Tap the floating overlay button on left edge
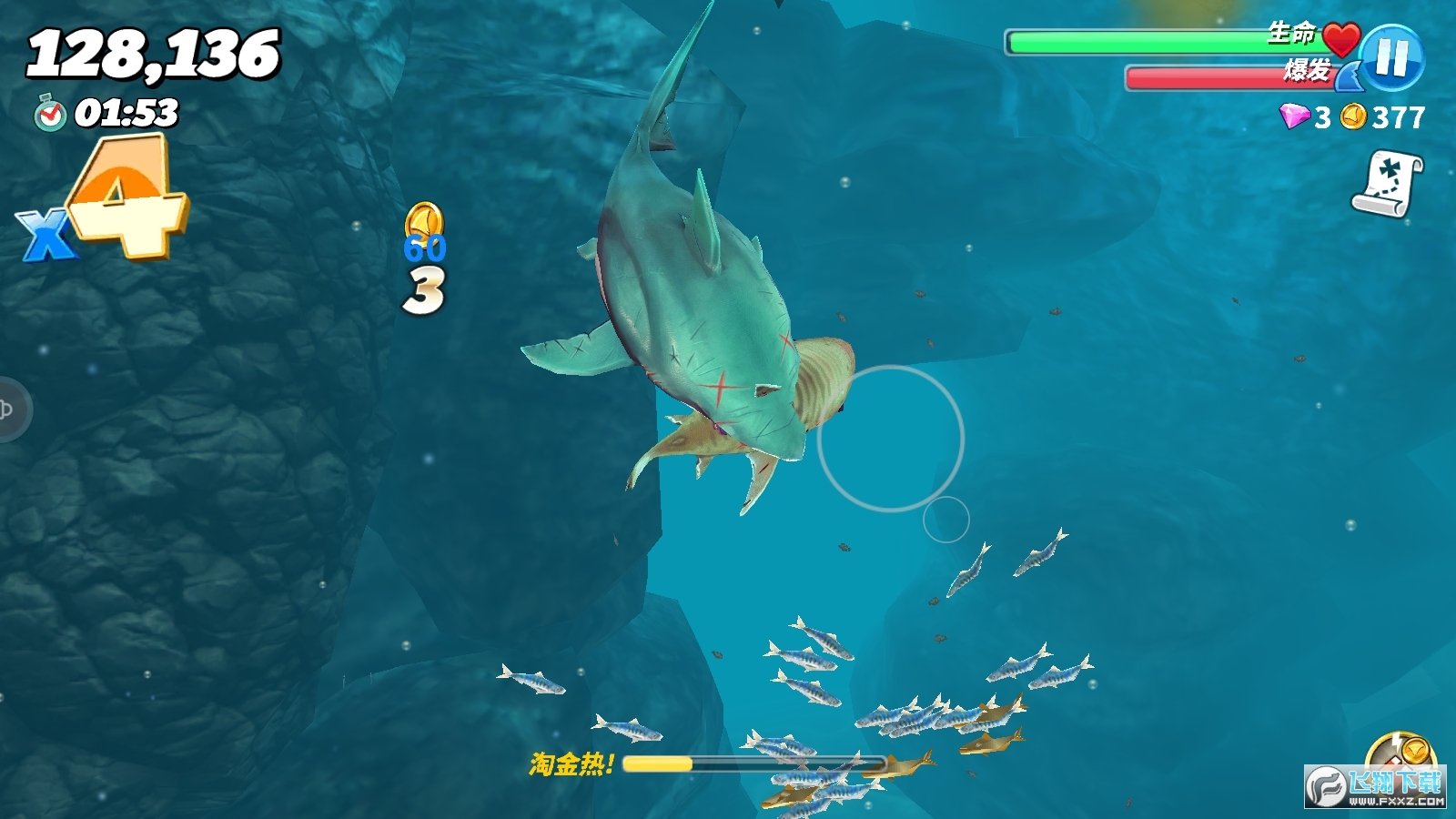Viewport: 1456px width, 819px height. (x=9, y=409)
